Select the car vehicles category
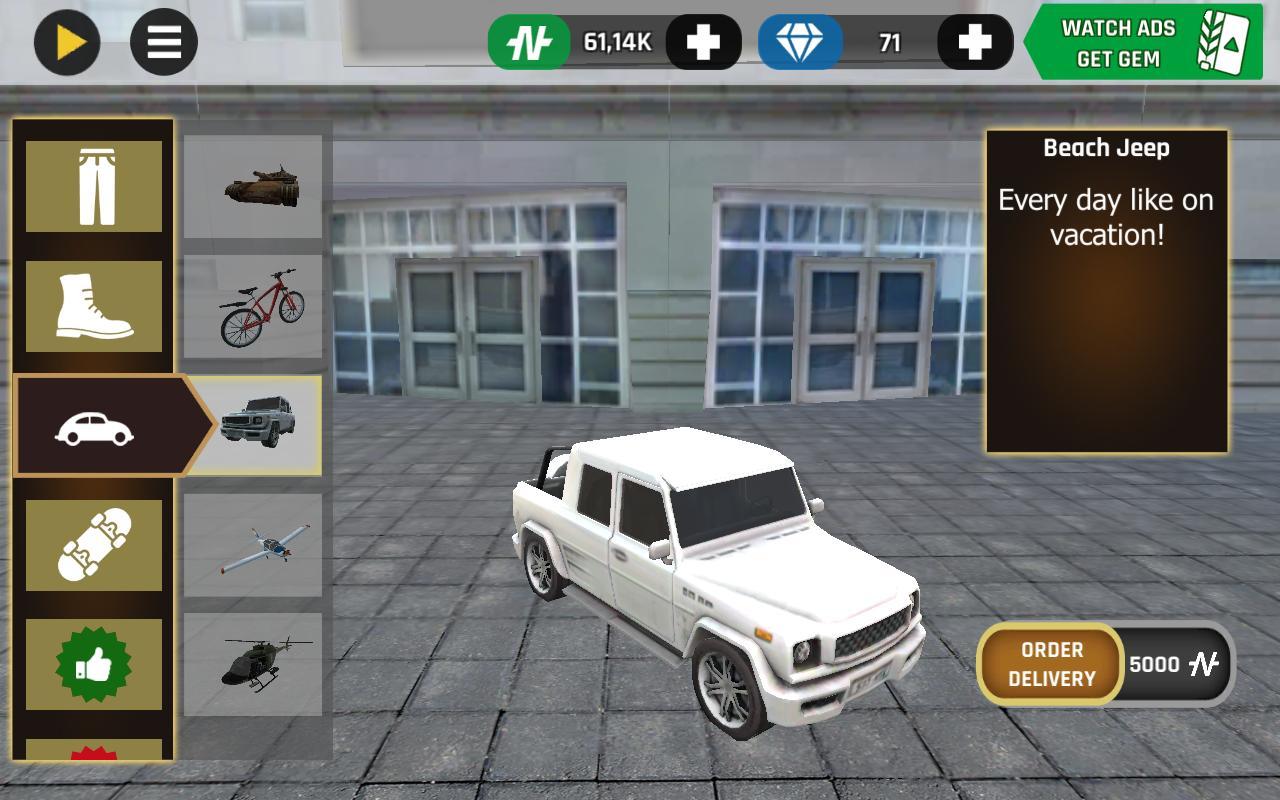The width and height of the screenshot is (1280, 800). [96, 426]
